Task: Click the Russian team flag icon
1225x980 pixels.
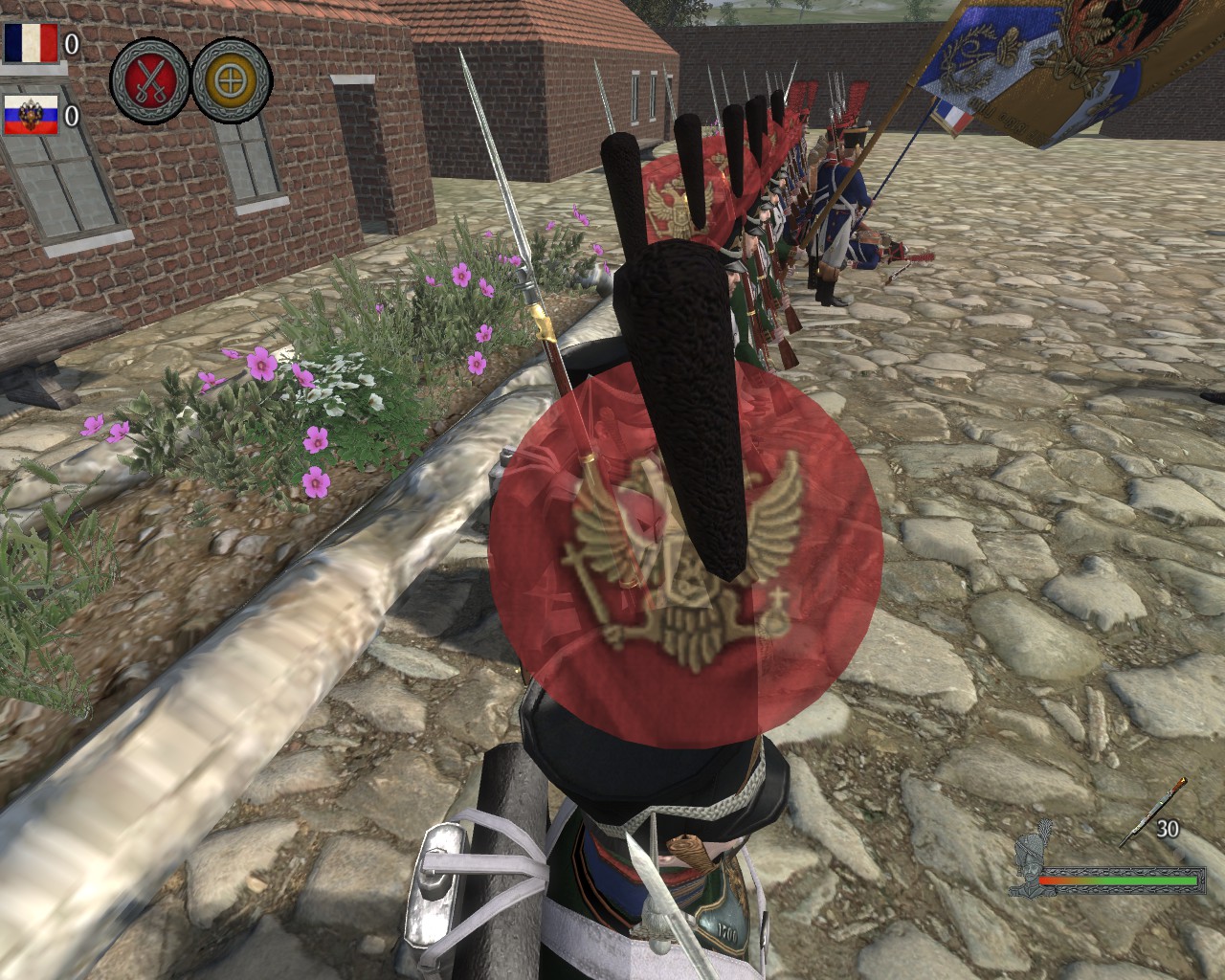Action: [30, 116]
